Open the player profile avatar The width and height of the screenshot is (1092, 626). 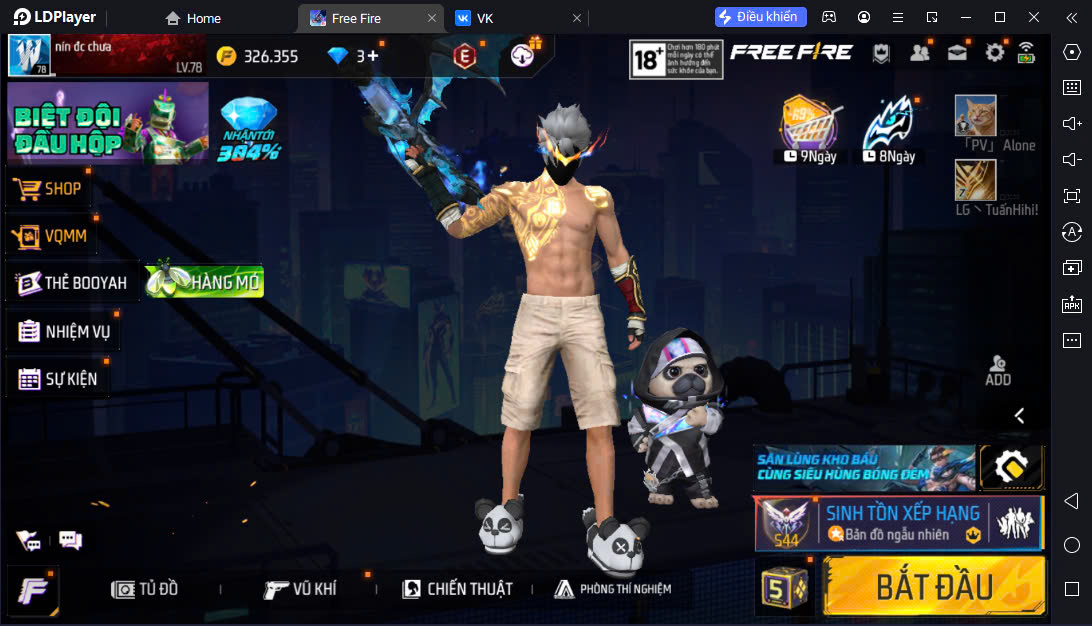click(29, 55)
